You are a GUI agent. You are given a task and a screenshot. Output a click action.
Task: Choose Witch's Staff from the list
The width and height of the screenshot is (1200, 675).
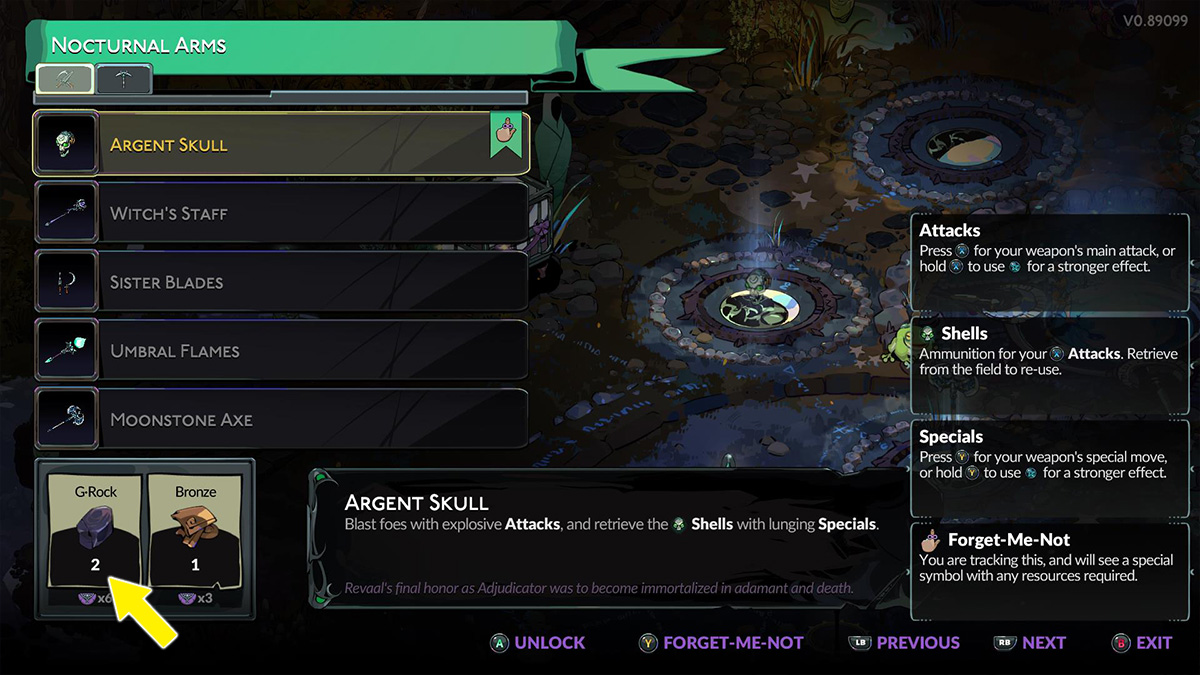(x=280, y=213)
